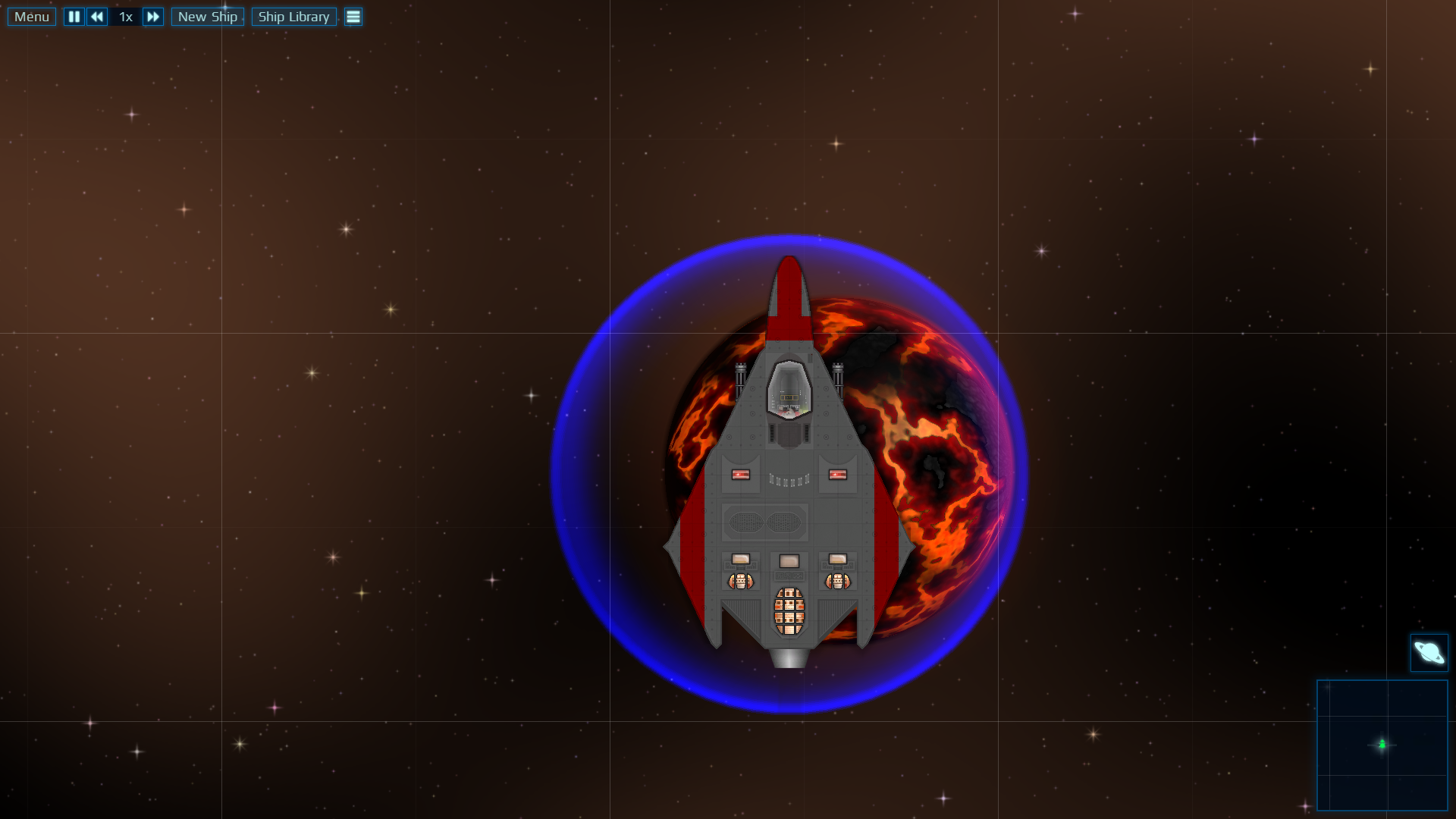1456x819 pixels.
Task: Click the minimap panel
Action: pyautogui.click(x=1382, y=745)
